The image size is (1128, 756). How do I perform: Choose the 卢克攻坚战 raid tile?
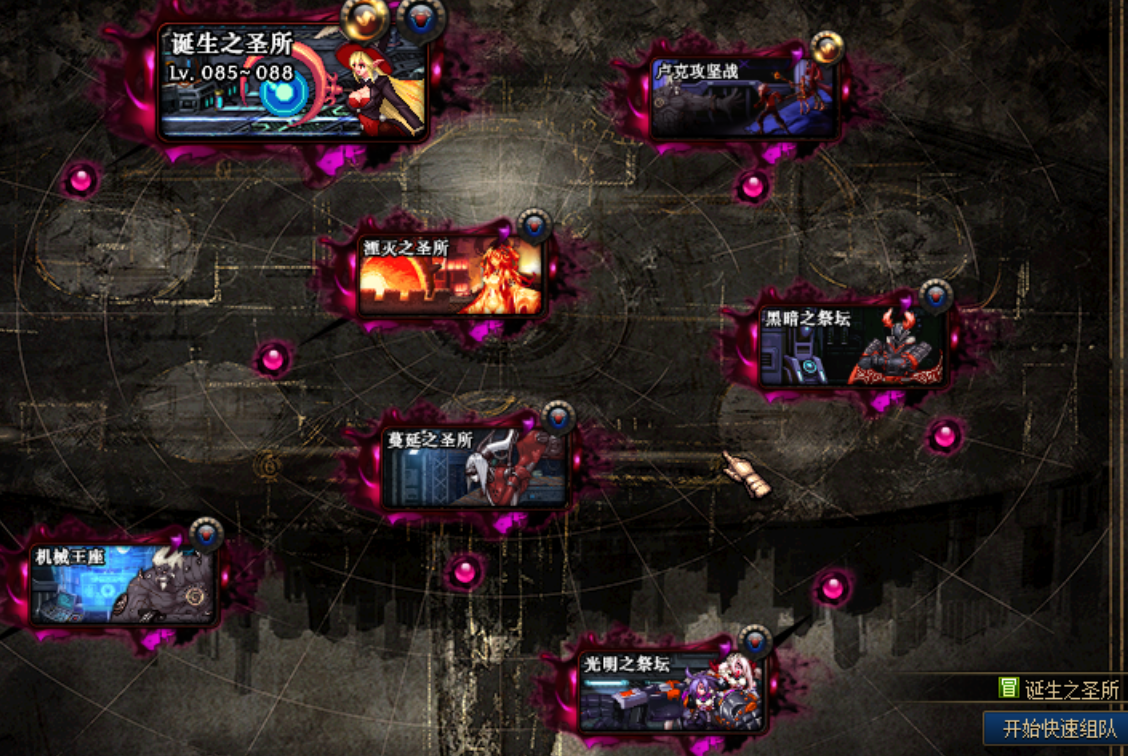(743, 98)
